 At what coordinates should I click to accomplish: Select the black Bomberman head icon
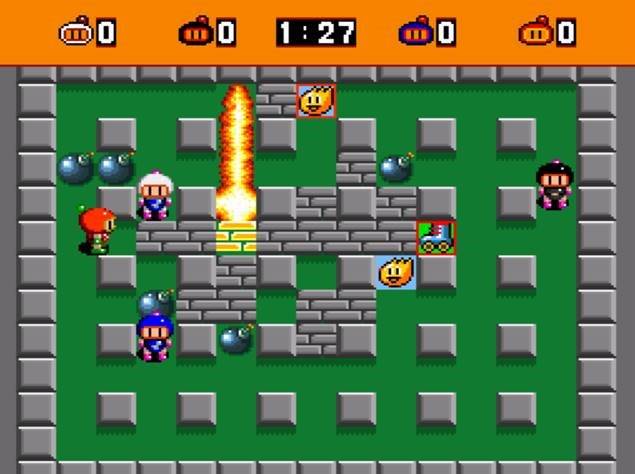[194, 33]
